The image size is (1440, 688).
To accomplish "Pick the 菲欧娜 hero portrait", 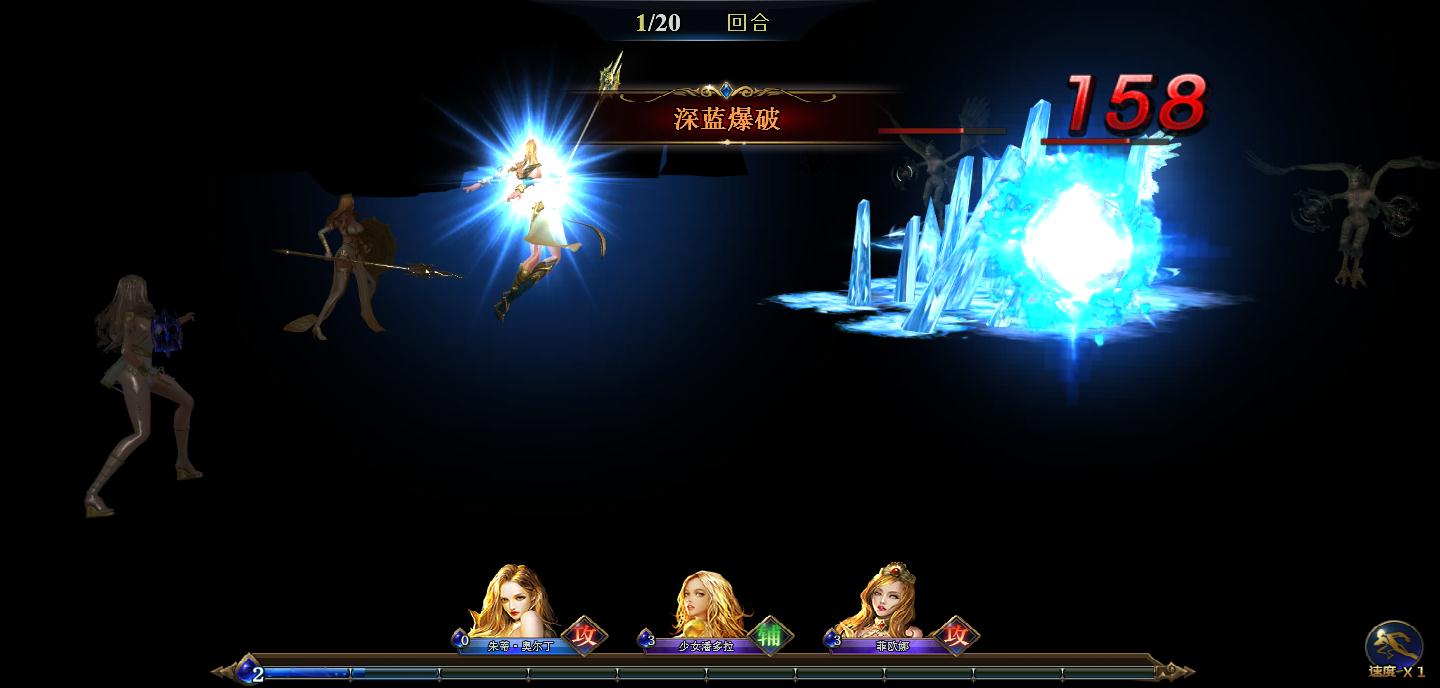I will pyautogui.click(x=889, y=606).
